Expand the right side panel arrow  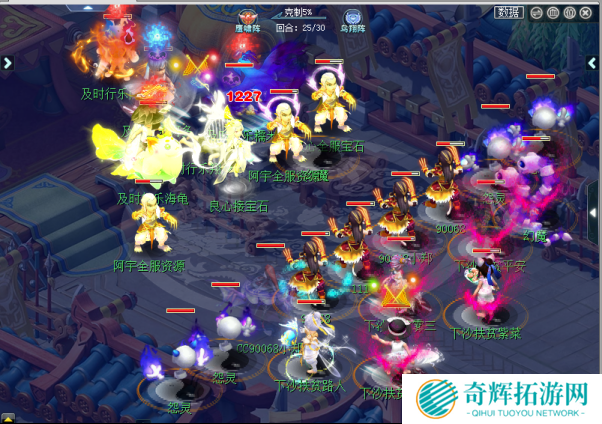[x=594, y=62]
